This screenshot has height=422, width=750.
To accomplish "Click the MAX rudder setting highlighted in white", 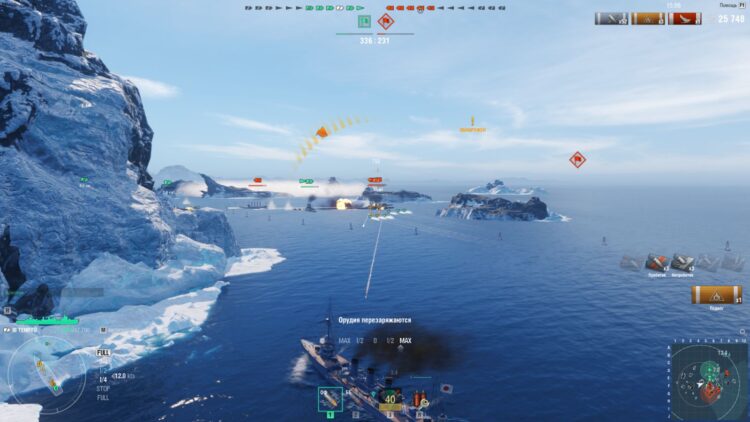I will pyautogui.click(x=405, y=341).
